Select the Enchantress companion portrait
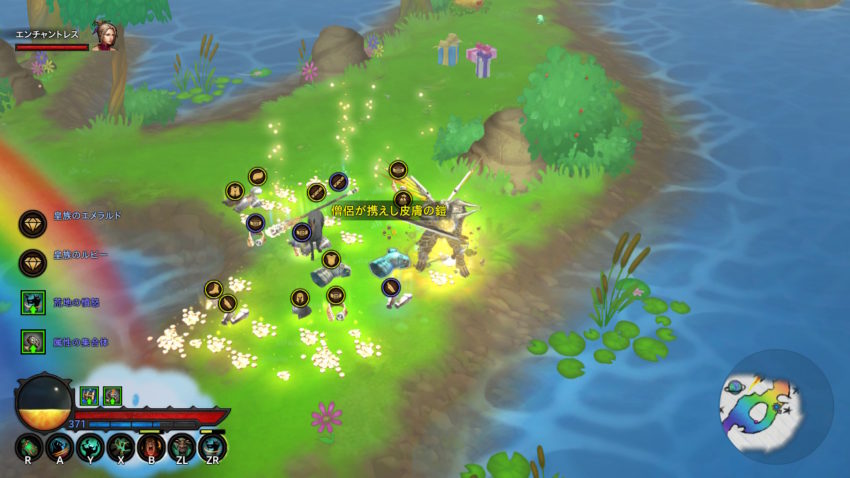Image resolution: width=850 pixels, height=478 pixels. tap(105, 37)
